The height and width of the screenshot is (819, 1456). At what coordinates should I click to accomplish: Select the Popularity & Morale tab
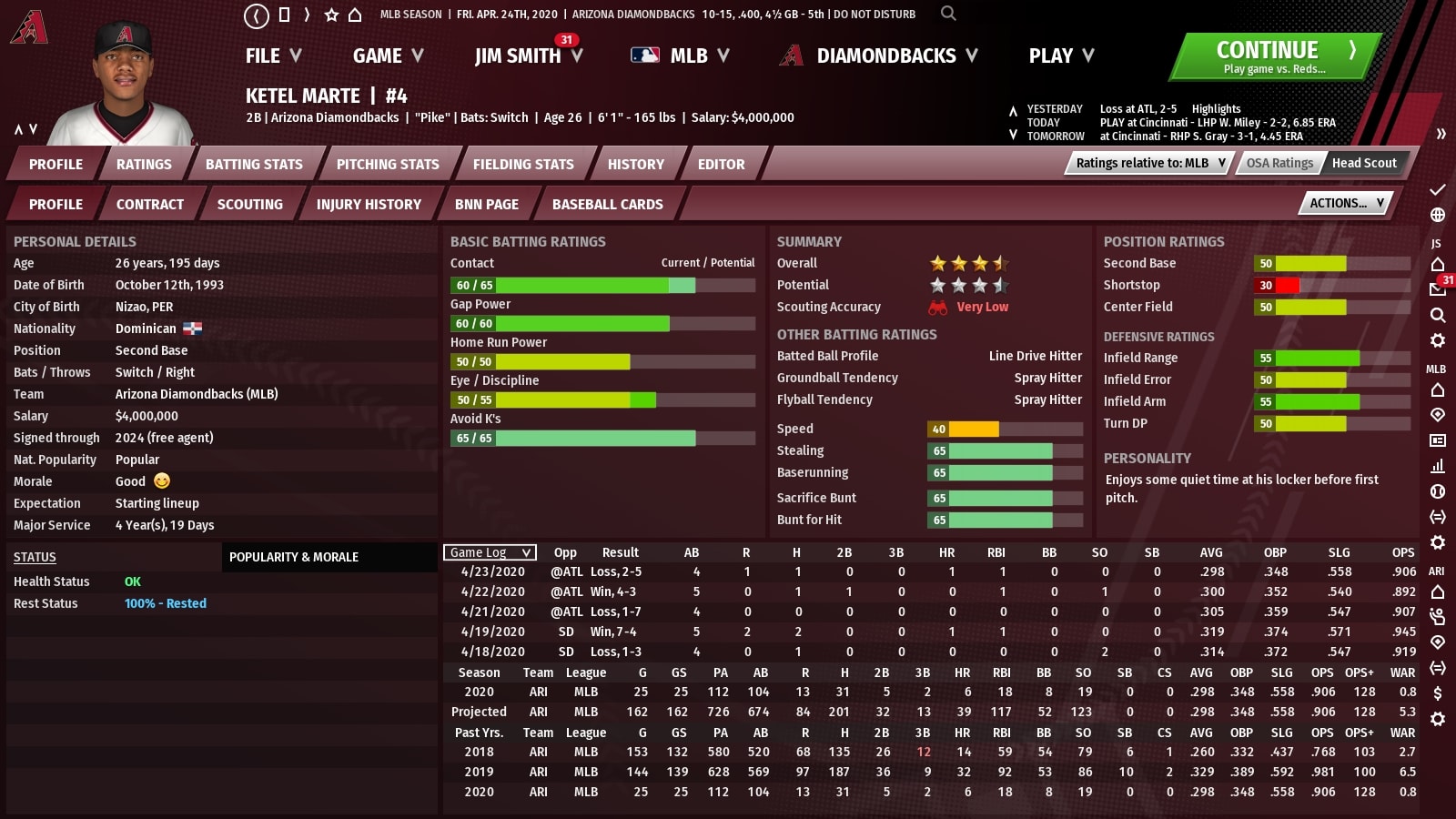pos(294,557)
